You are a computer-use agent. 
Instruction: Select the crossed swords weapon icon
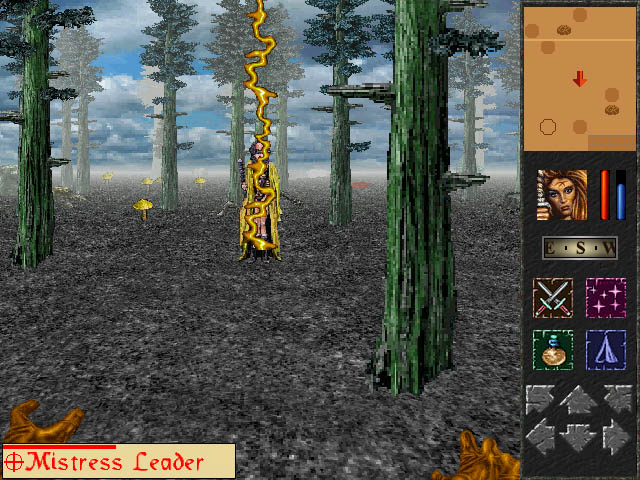pyautogui.click(x=552, y=298)
